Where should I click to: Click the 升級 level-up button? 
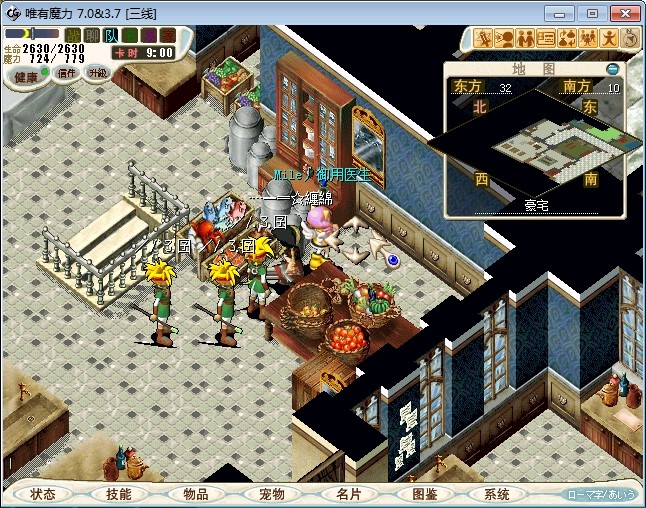coord(97,72)
